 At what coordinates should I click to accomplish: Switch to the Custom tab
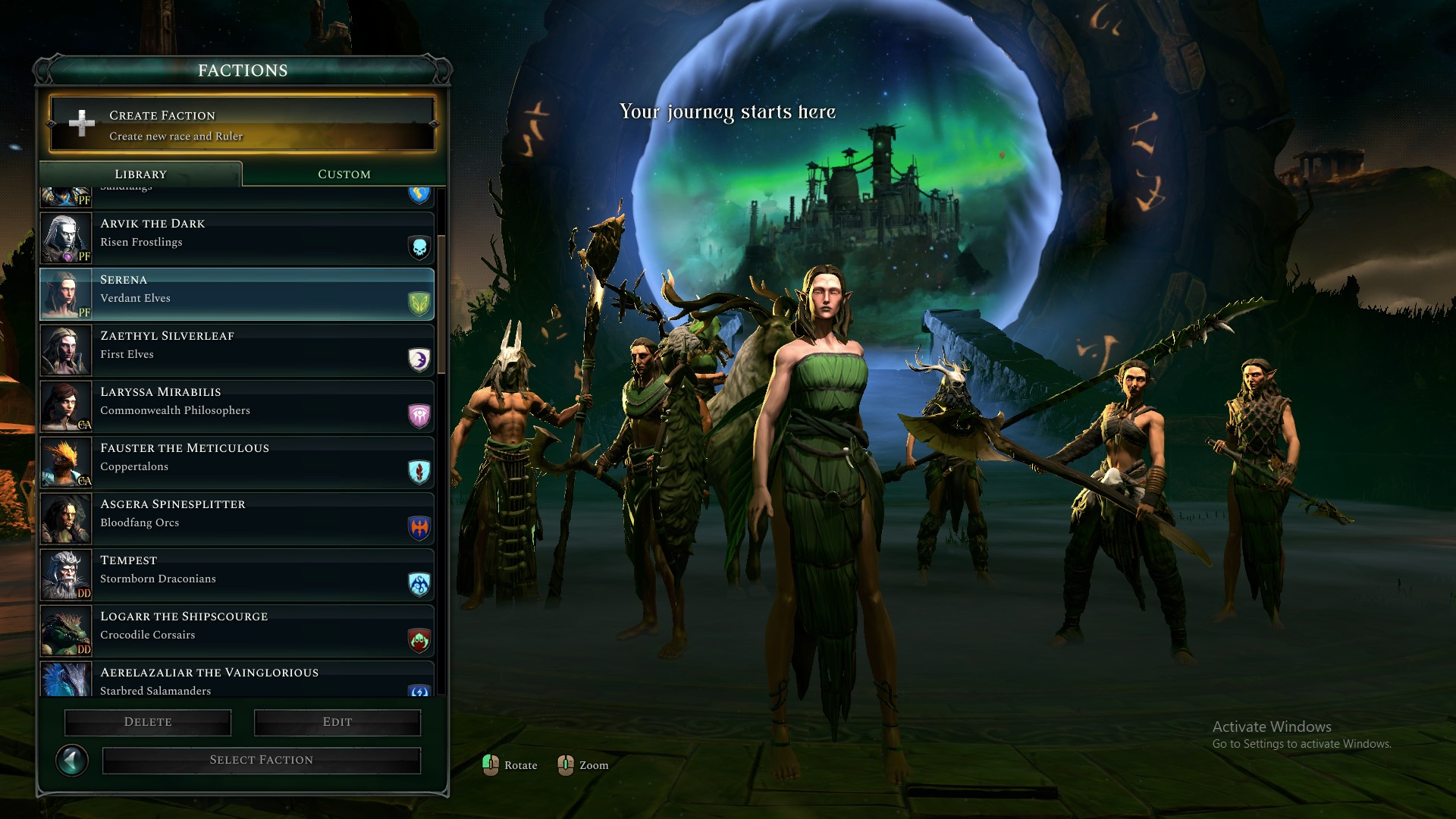[343, 174]
